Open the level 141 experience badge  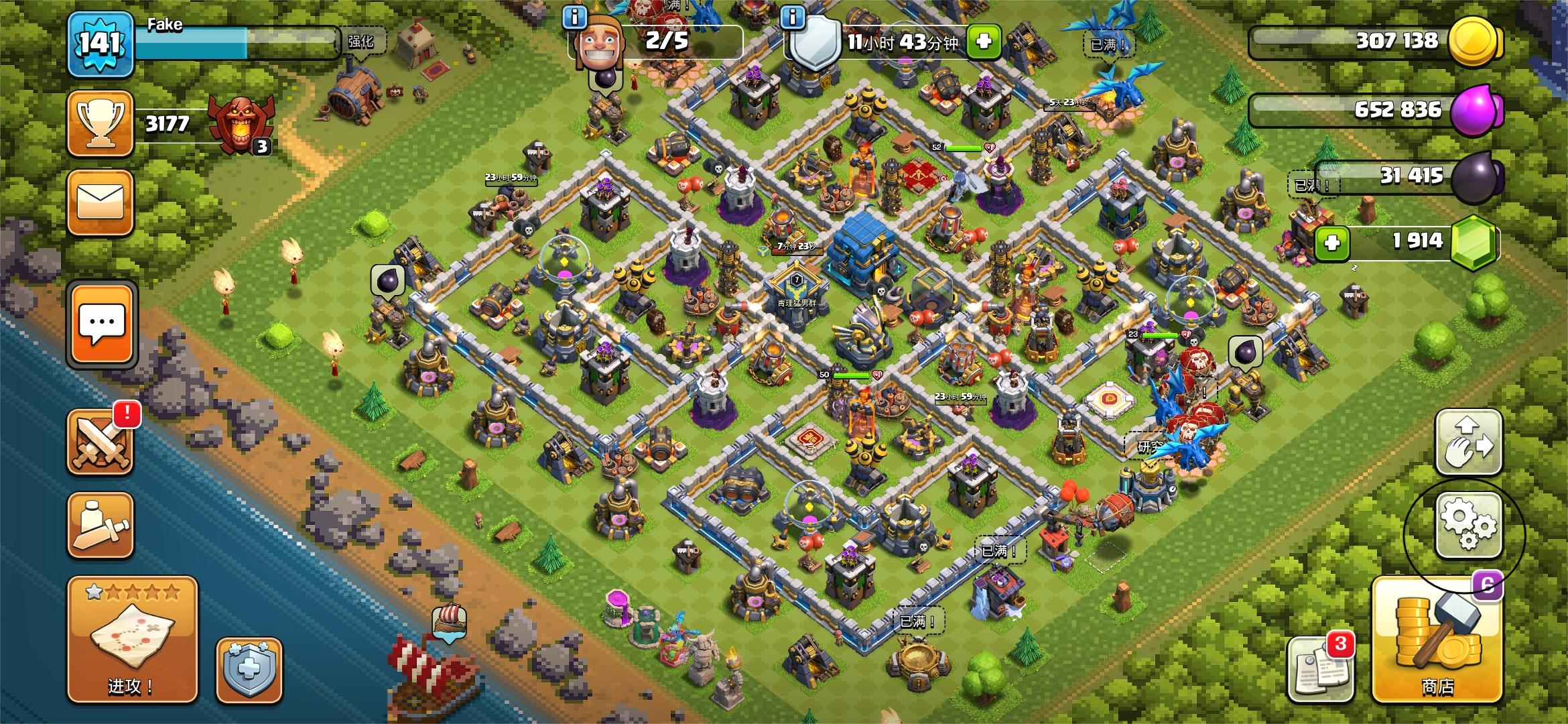(x=101, y=43)
